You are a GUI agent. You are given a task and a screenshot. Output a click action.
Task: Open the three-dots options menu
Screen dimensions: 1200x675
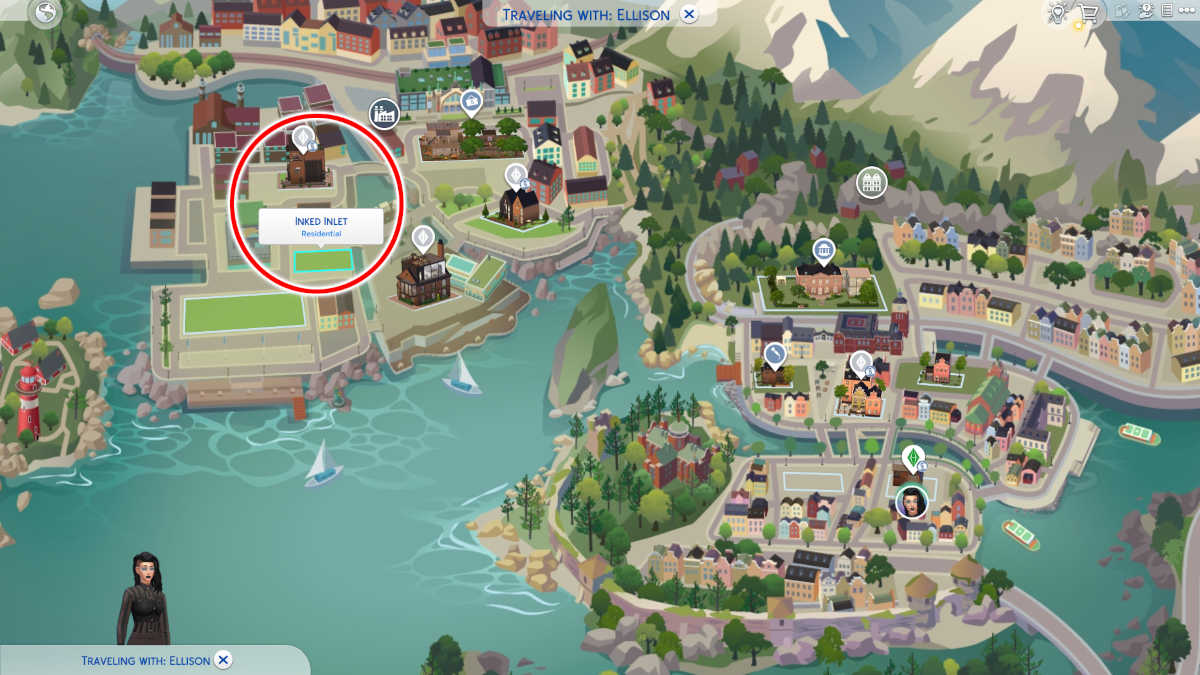pyautogui.click(x=1189, y=12)
